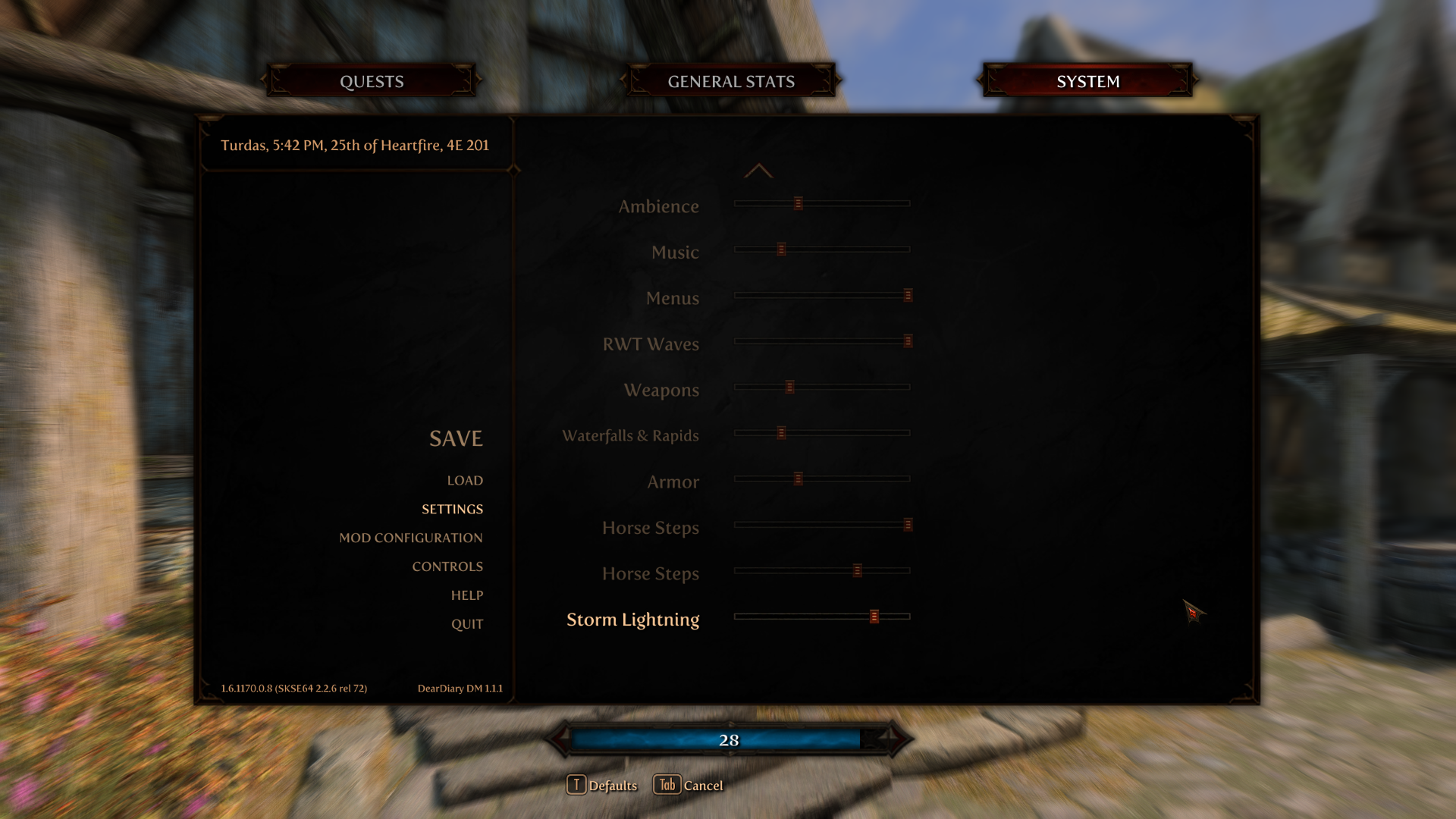Show the Controls menu
The width and height of the screenshot is (1456, 819).
point(447,566)
